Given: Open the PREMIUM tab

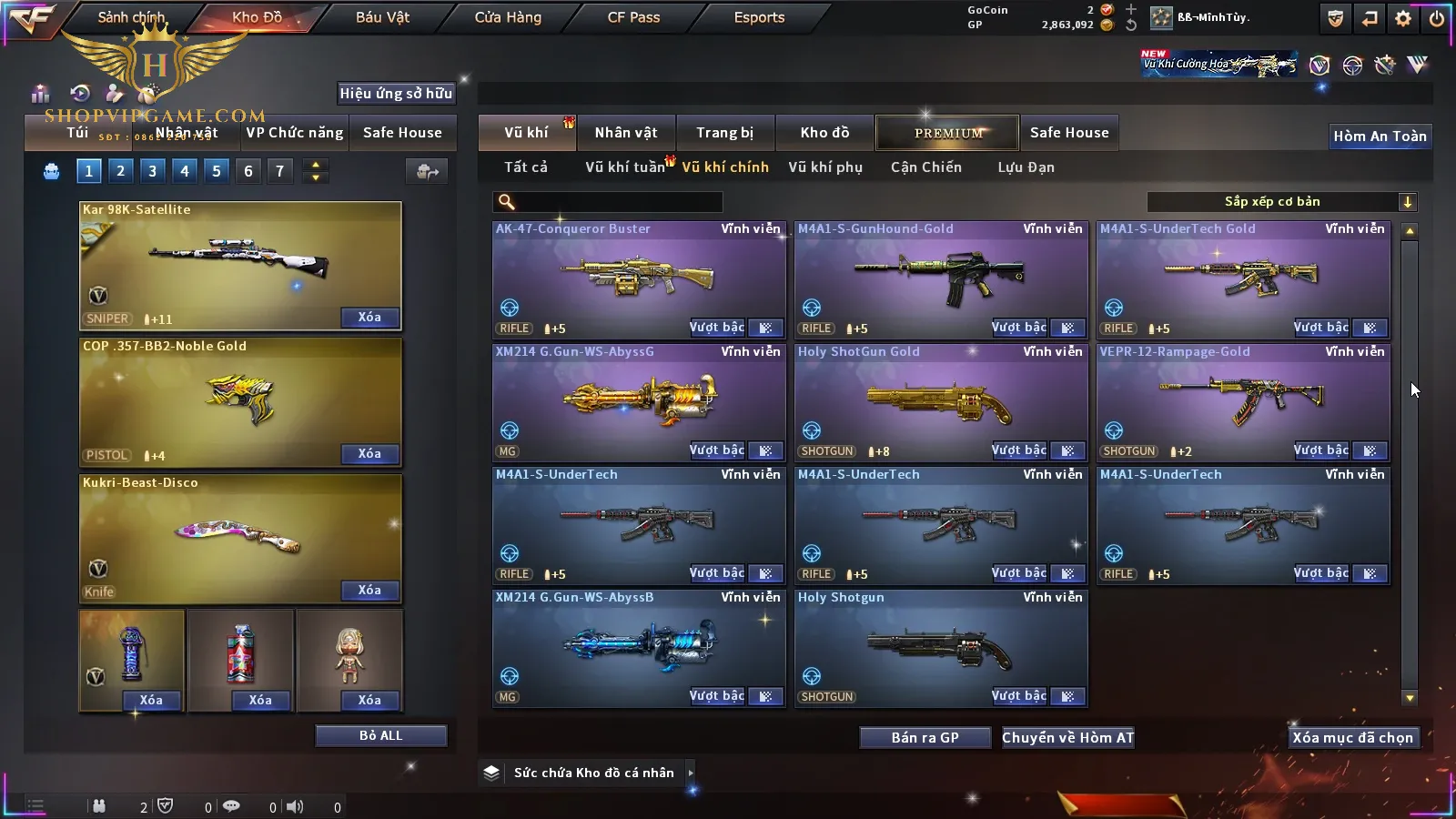Looking at the screenshot, I should (x=947, y=133).
